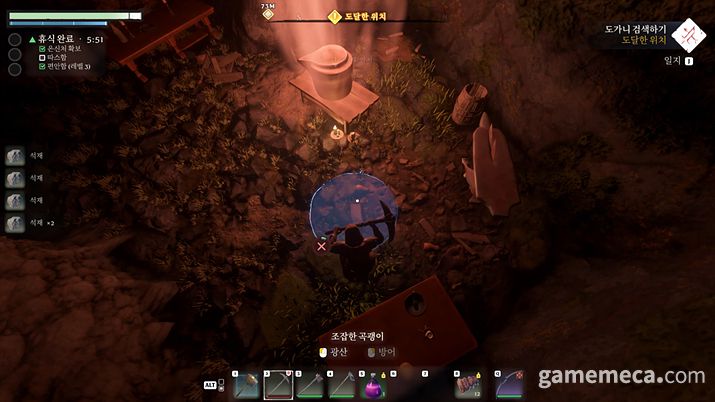Select the crude pickaxe hotbar slot
Screen dimensions: 715x402
(x=278, y=384)
